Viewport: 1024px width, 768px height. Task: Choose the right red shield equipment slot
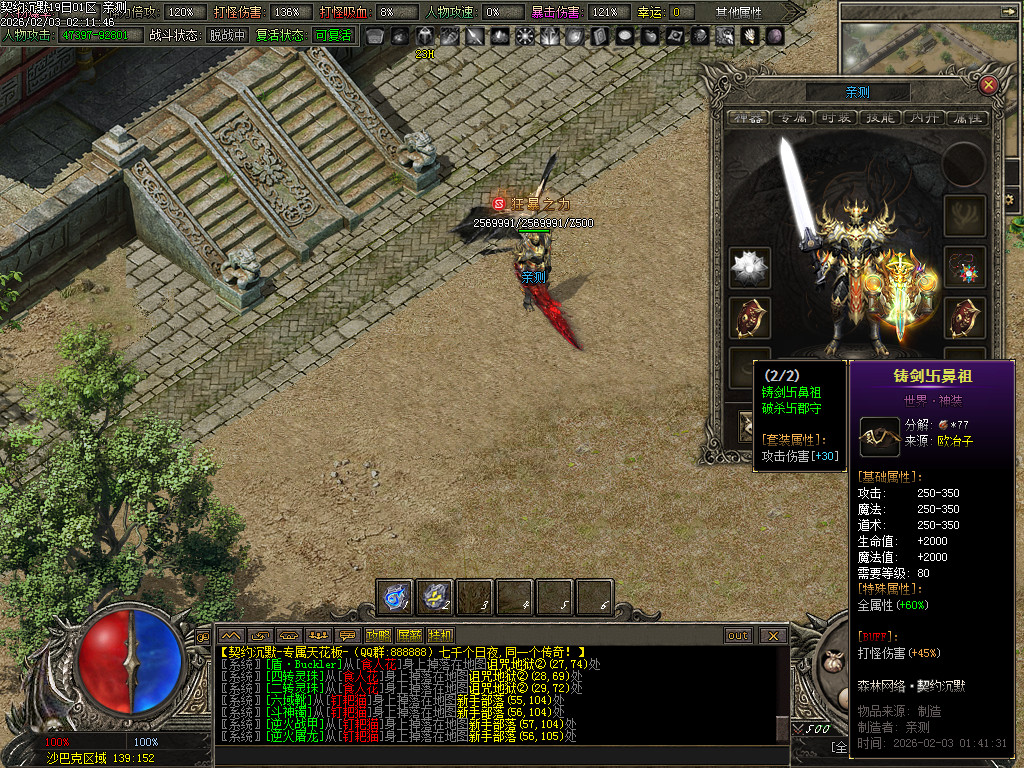(965, 317)
